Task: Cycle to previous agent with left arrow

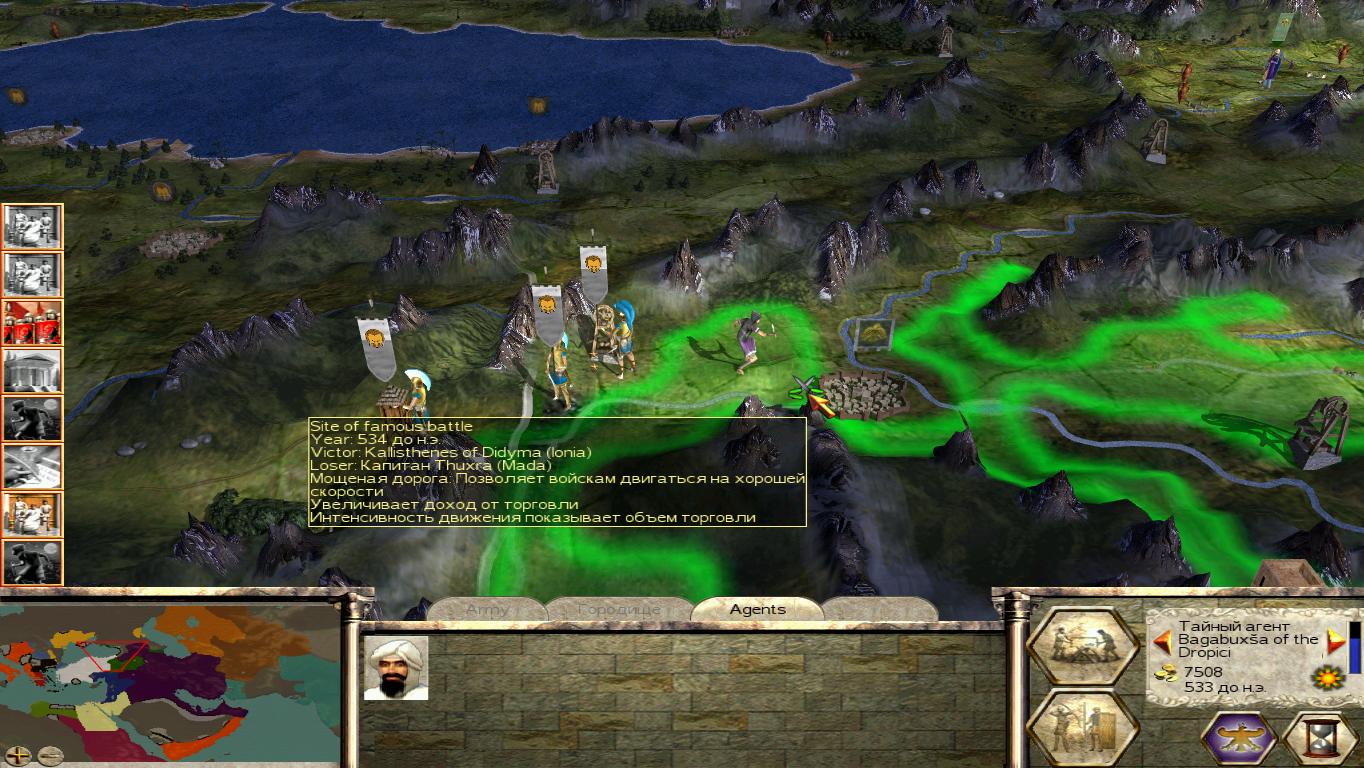Action: 1163,641
